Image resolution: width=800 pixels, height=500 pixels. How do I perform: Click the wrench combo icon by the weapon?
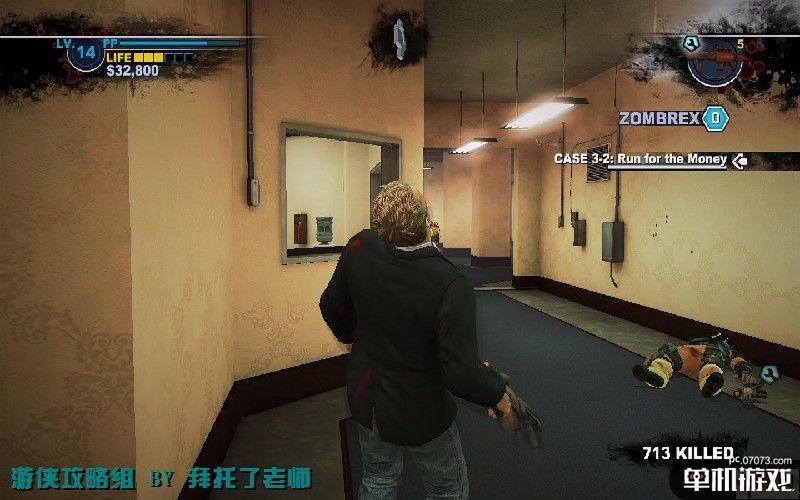pyautogui.click(x=689, y=42)
